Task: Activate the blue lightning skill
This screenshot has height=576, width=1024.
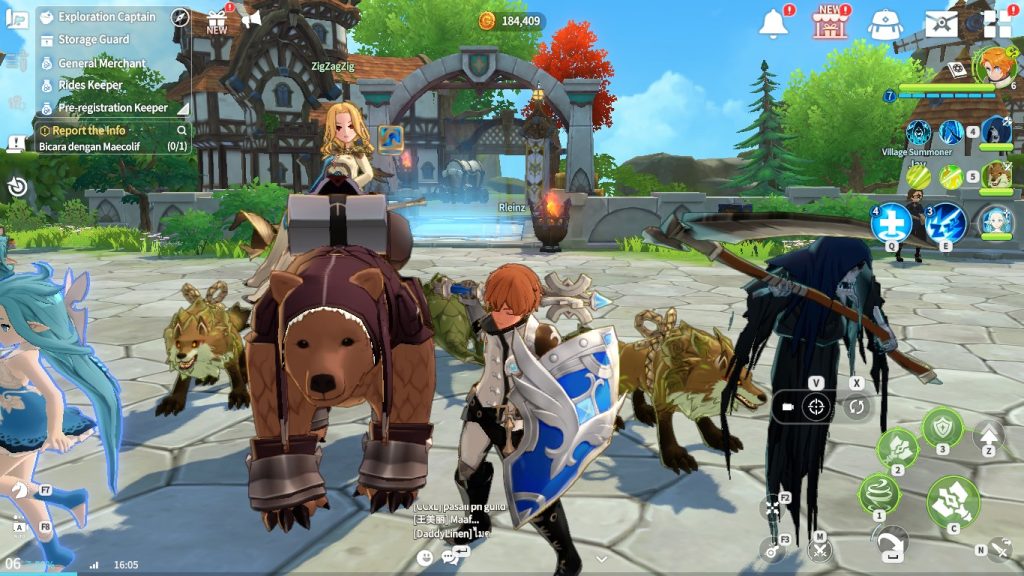Action: (946, 223)
